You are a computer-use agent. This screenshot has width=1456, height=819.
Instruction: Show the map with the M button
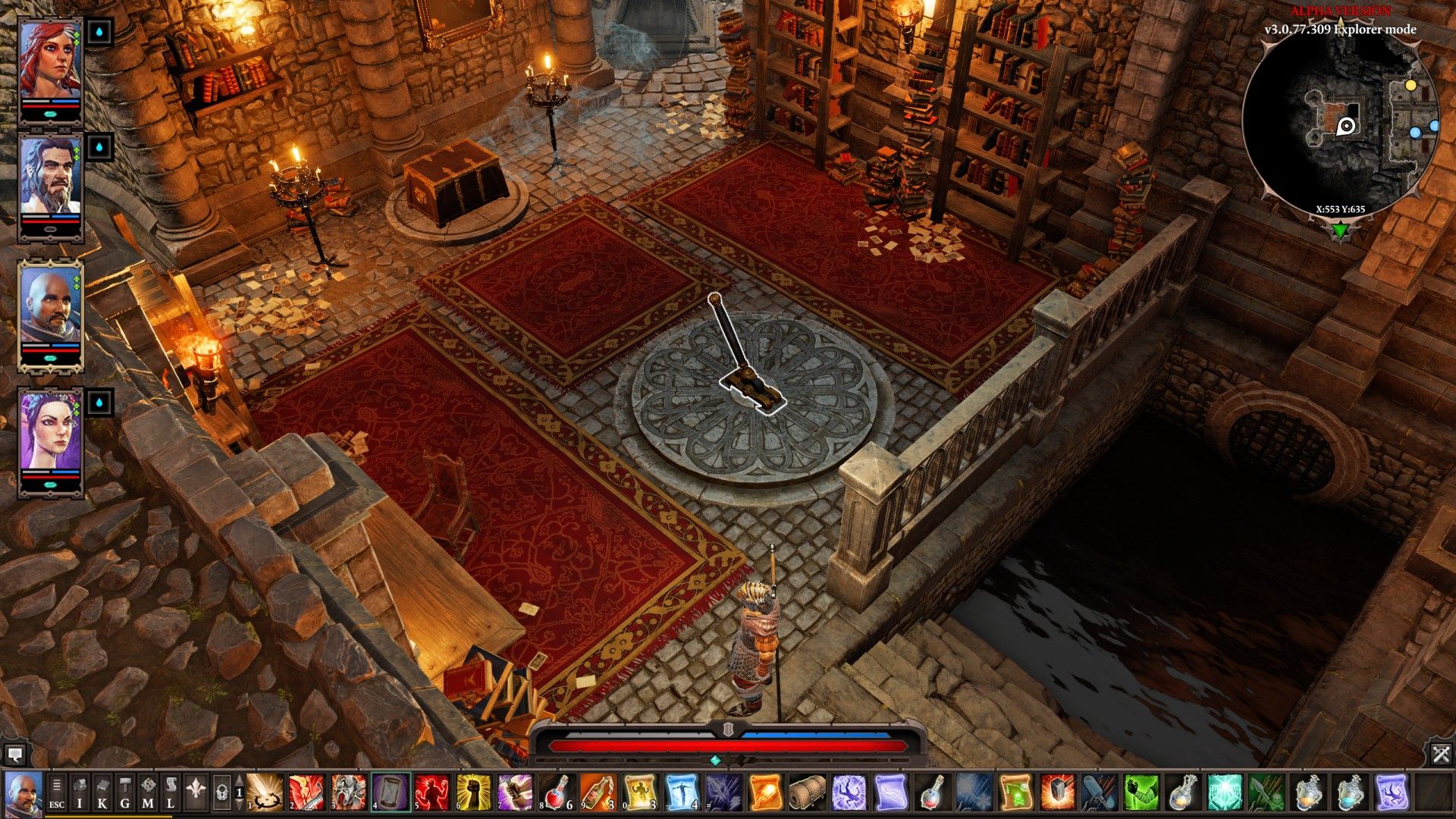point(148,792)
